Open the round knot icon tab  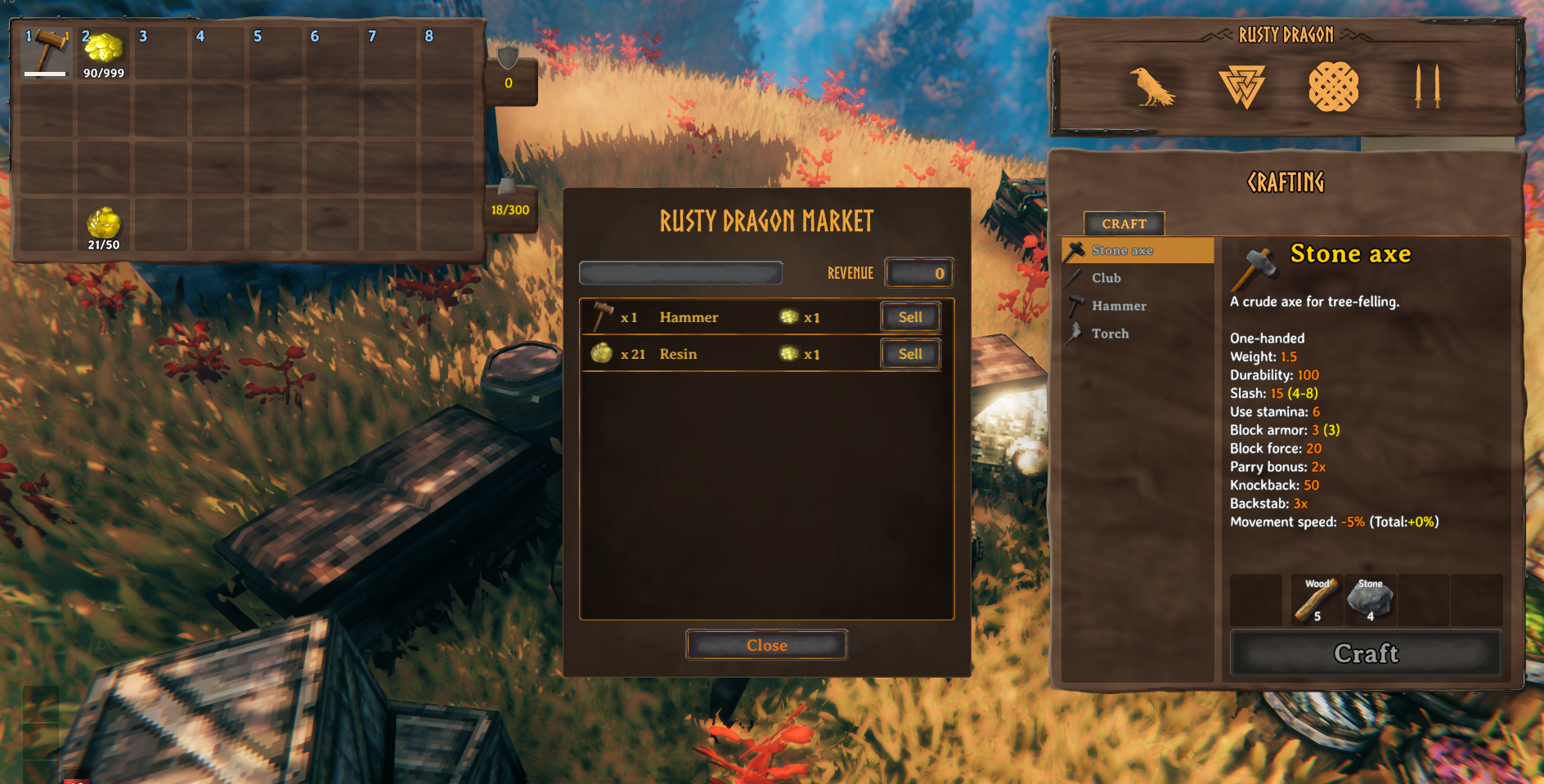coord(1333,87)
